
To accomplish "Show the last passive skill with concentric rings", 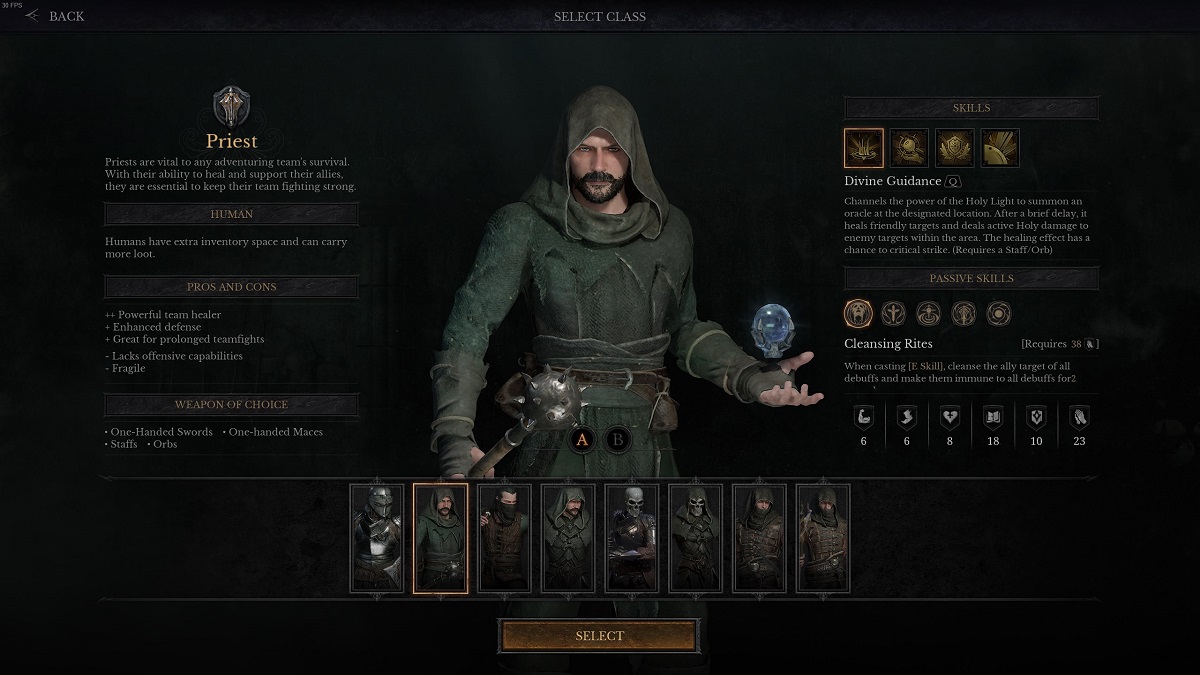I will [998, 314].
